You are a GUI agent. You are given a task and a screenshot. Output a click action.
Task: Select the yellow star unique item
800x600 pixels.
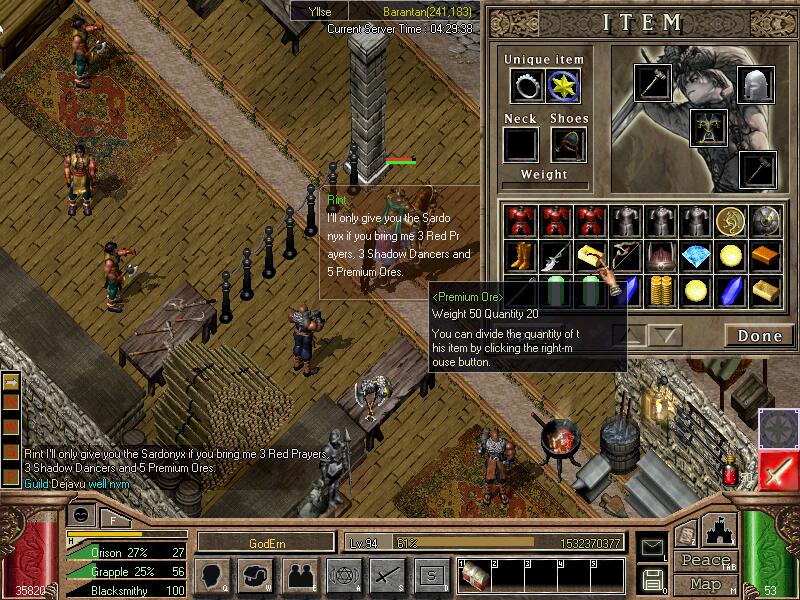coord(564,87)
